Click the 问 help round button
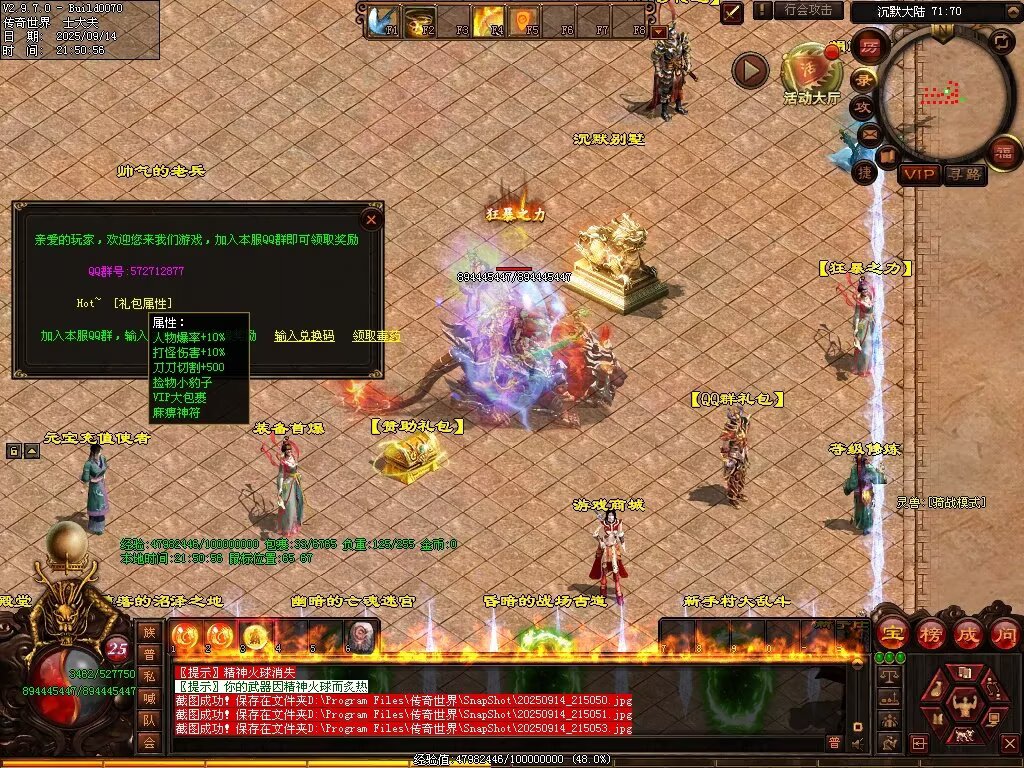This screenshot has height=768, width=1024. pos(1004,633)
